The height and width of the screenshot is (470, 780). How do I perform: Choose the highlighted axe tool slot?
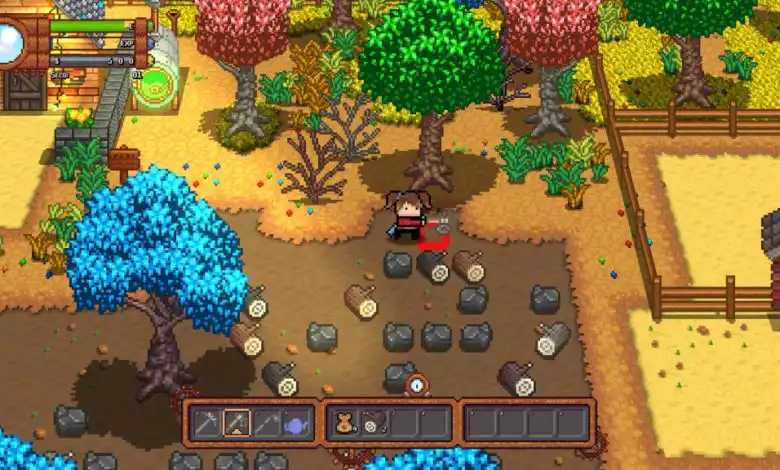237,423
